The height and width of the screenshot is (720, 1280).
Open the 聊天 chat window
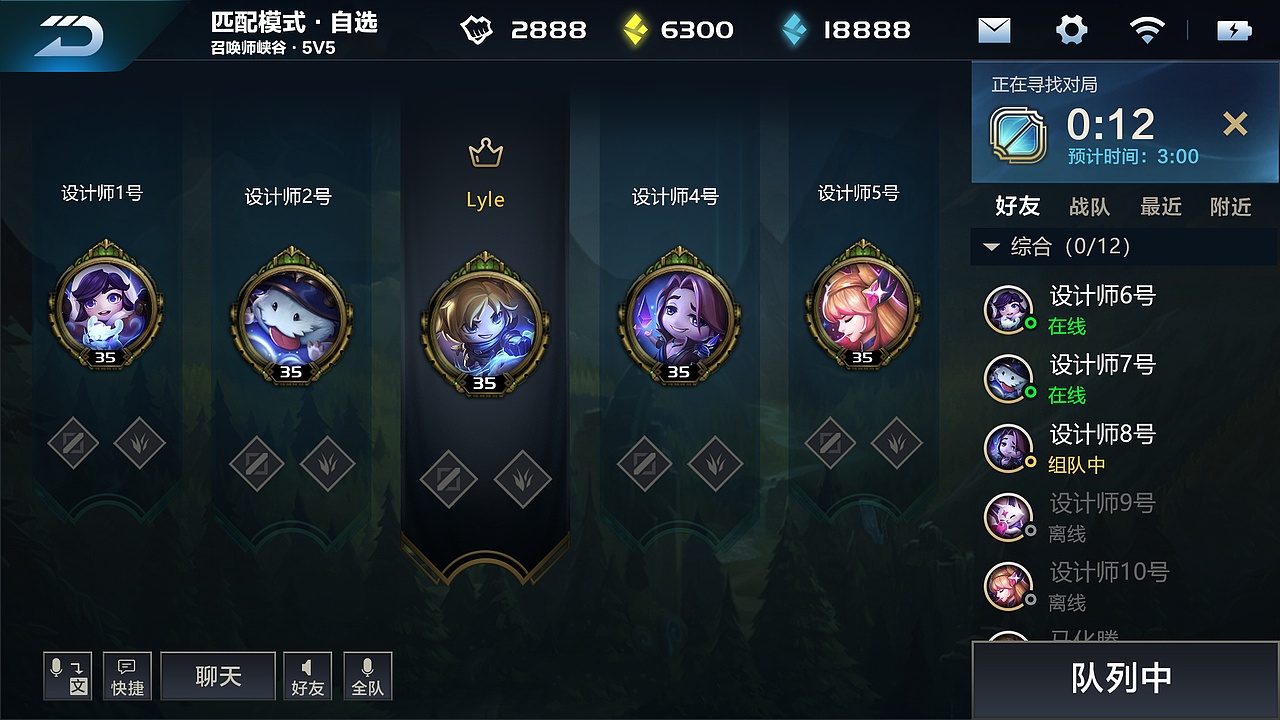click(217, 676)
